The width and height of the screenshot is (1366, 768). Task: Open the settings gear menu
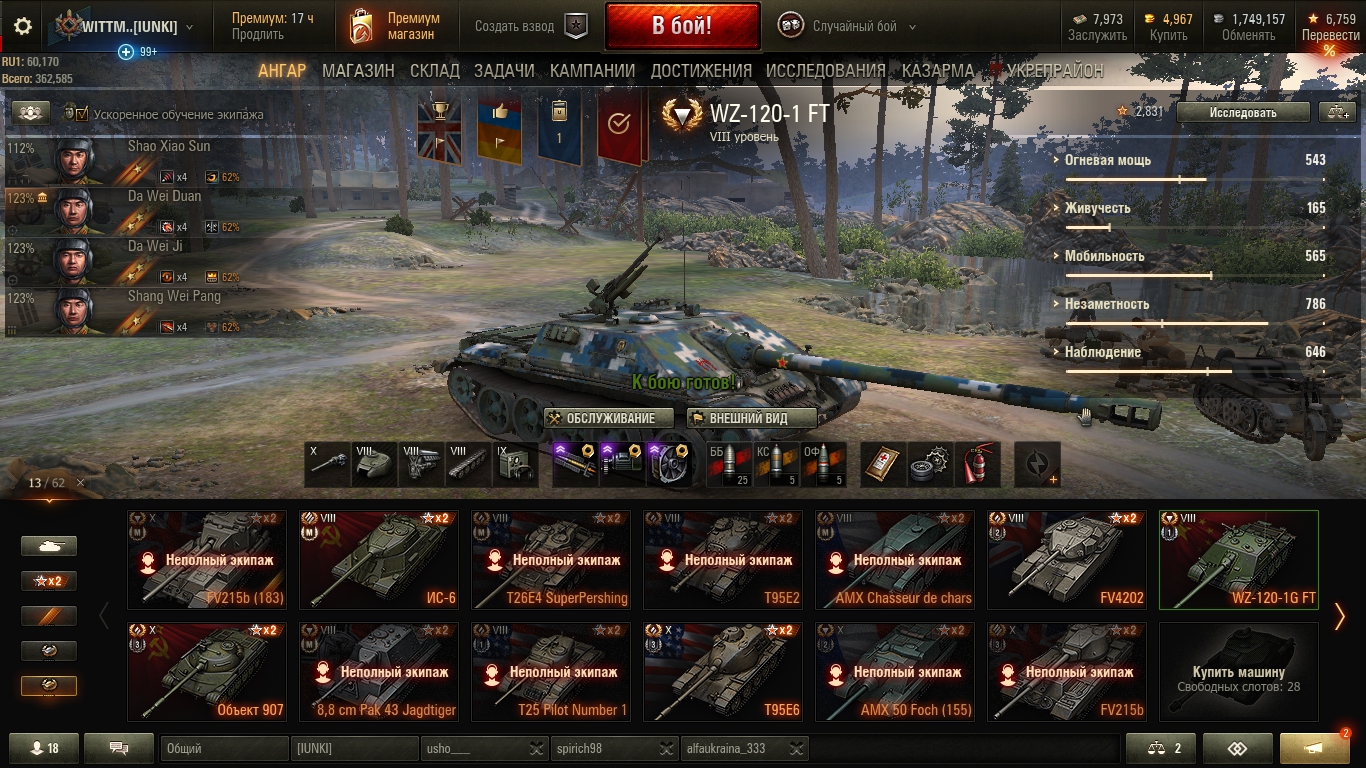point(22,27)
